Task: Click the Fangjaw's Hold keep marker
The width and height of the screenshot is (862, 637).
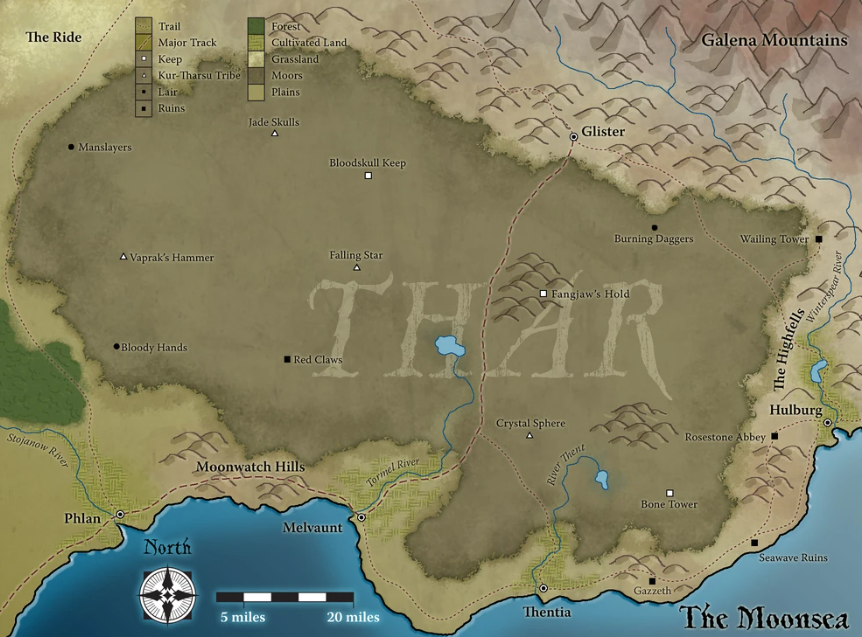Action: pyautogui.click(x=543, y=294)
